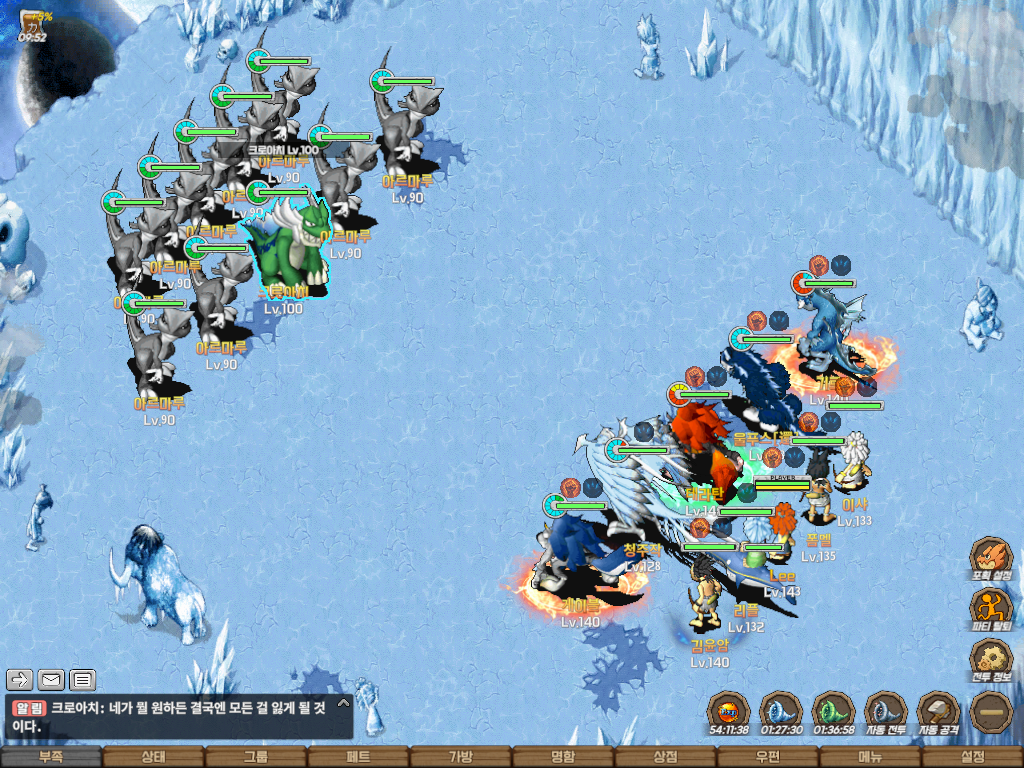Show the 페트 (pet) menu
This screenshot has height=768, width=1024.
pyautogui.click(x=358, y=757)
